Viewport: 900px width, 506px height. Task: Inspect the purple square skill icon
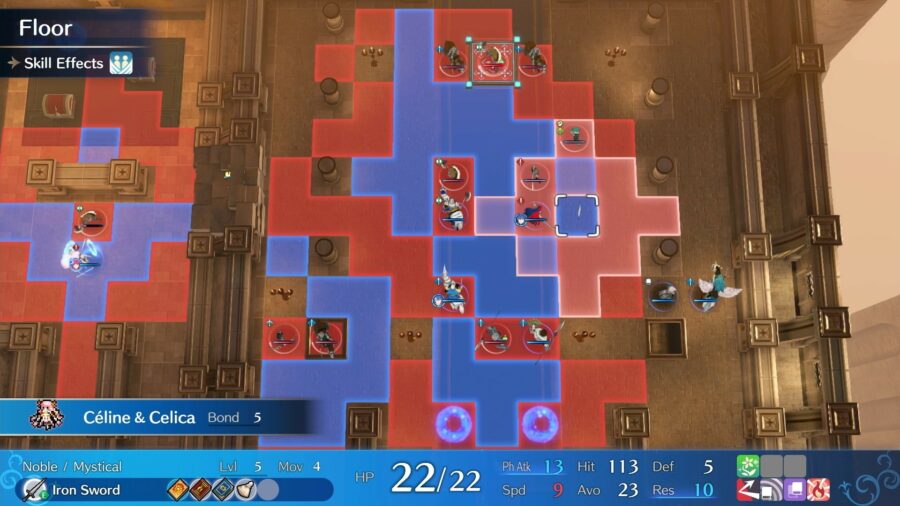coord(794,490)
